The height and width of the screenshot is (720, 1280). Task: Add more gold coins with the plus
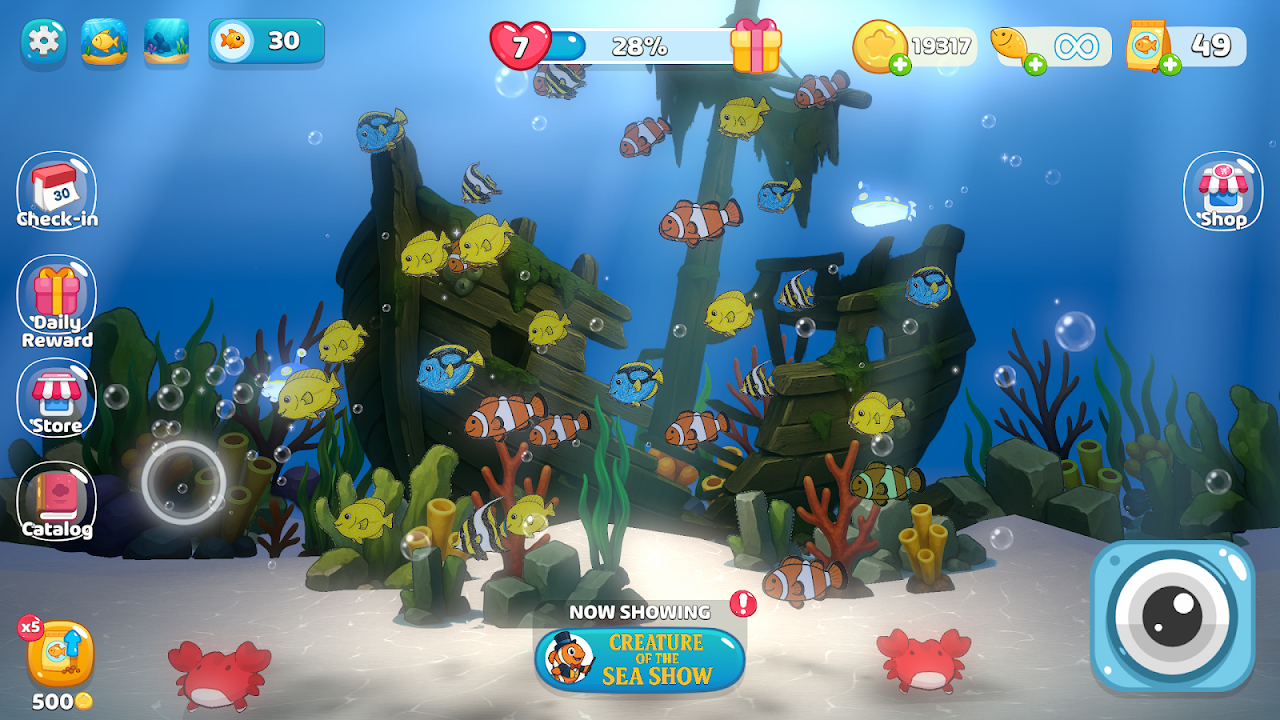coord(900,66)
